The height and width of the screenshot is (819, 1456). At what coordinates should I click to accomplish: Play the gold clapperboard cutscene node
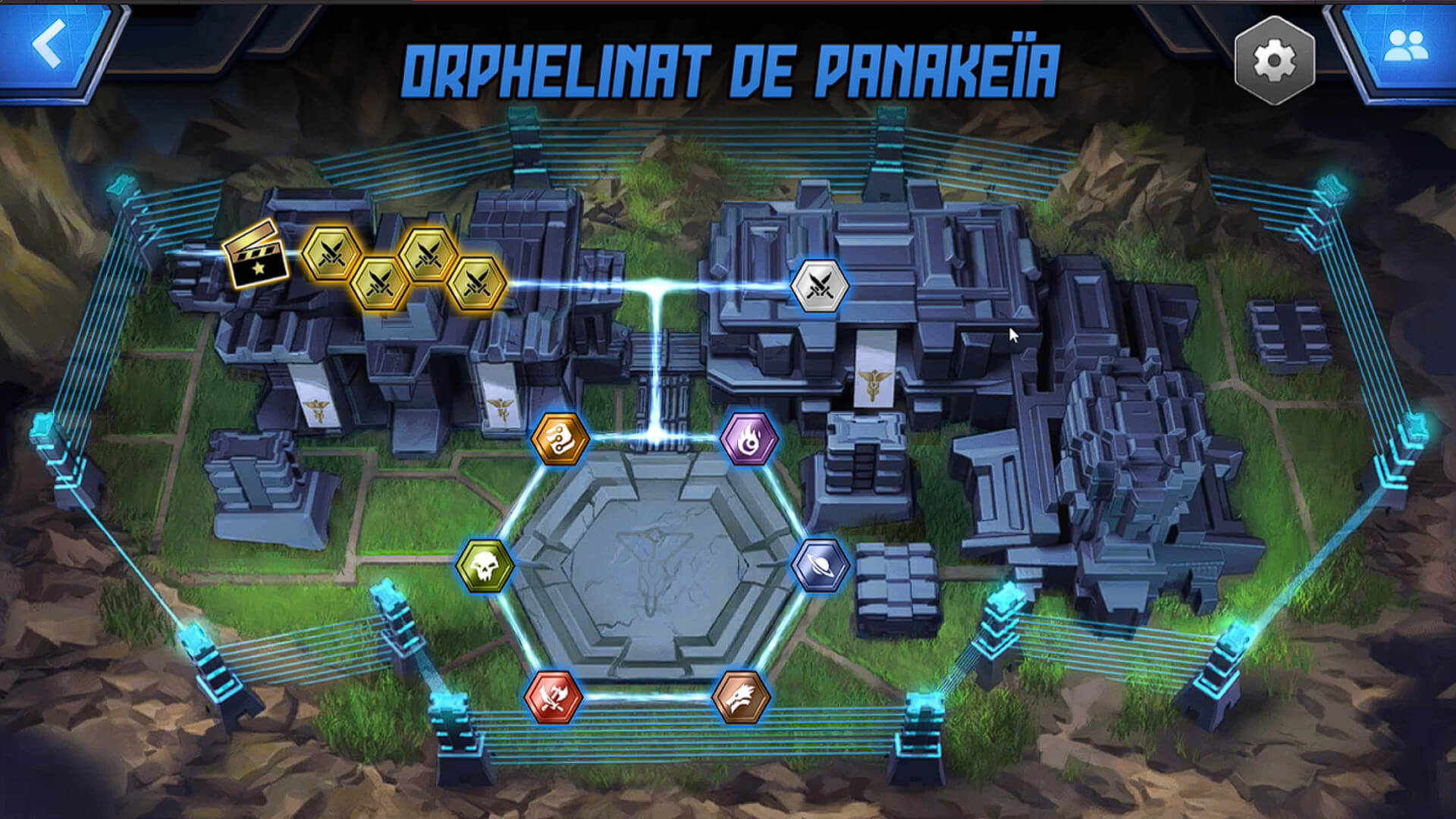(256, 255)
